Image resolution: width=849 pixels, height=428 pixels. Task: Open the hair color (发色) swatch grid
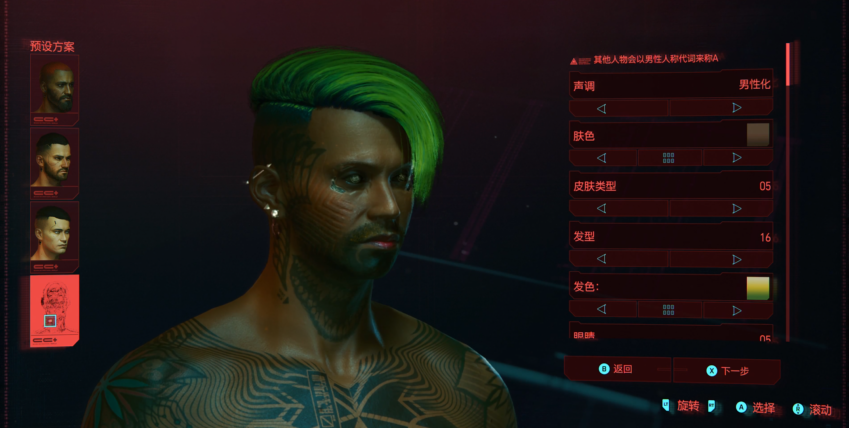coord(668,310)
